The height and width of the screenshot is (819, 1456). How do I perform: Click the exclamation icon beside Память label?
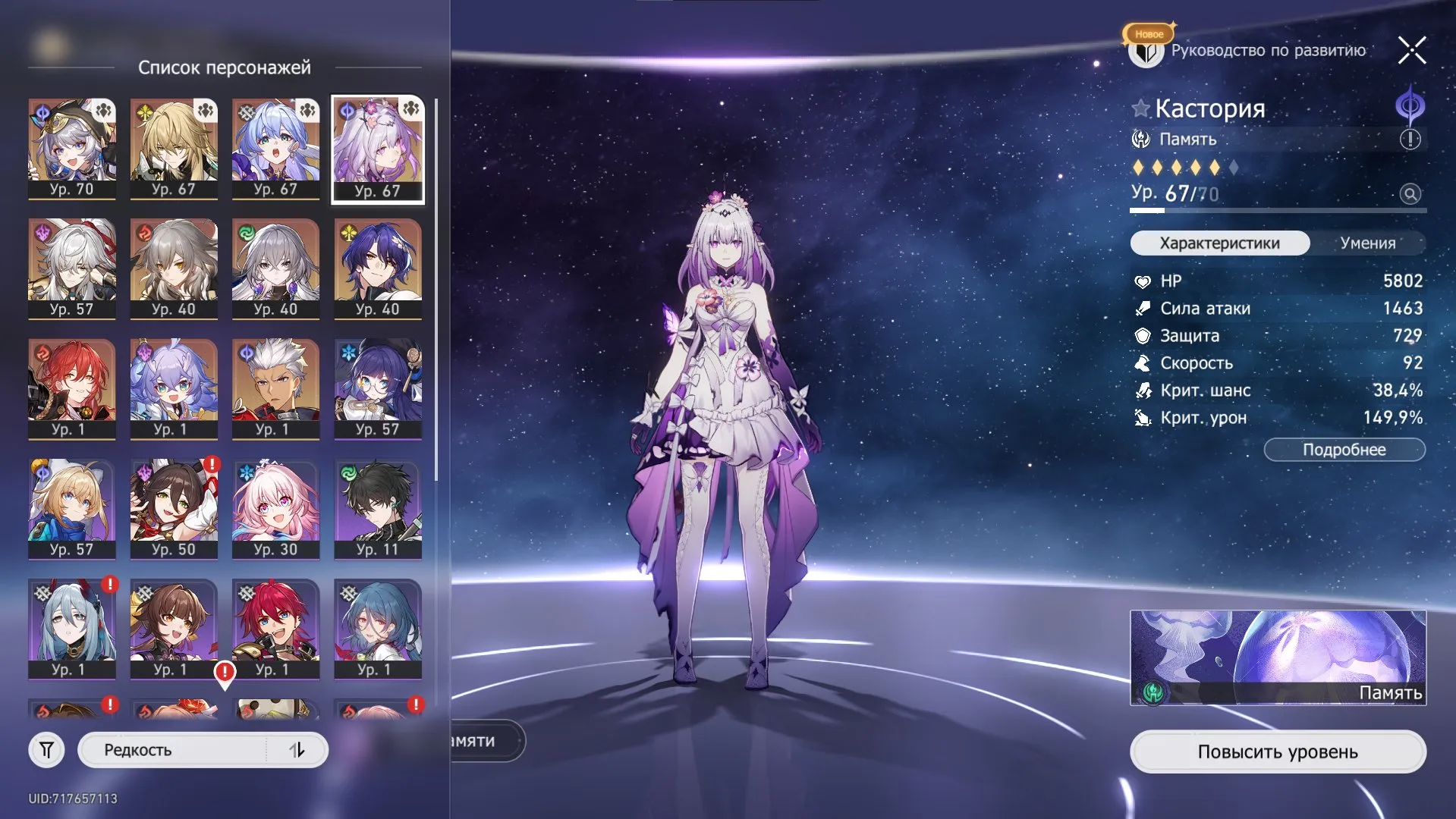(x=1409, y=140)
